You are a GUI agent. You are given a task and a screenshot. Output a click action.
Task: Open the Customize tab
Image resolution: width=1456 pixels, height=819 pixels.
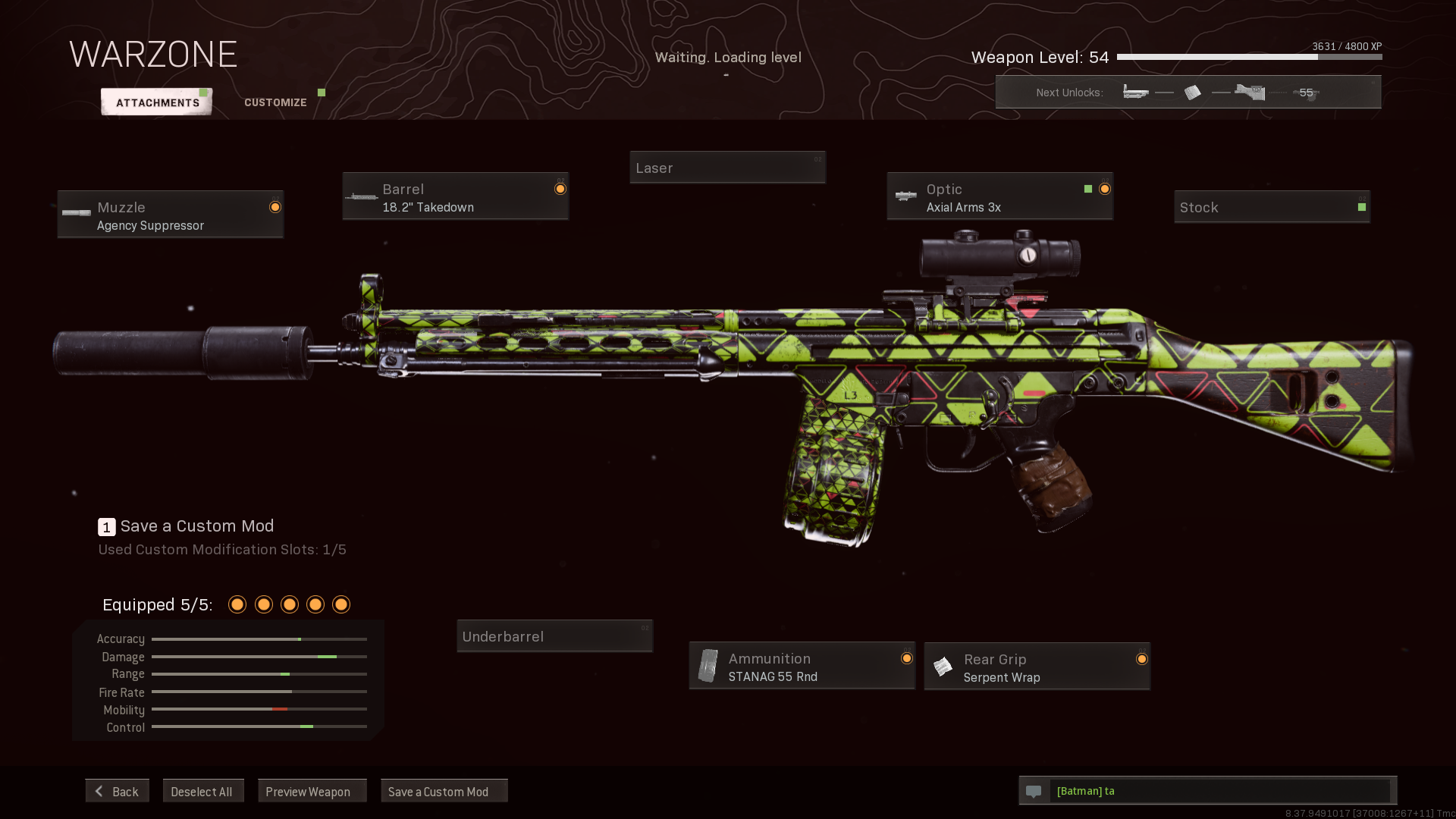tap(275, 102)
